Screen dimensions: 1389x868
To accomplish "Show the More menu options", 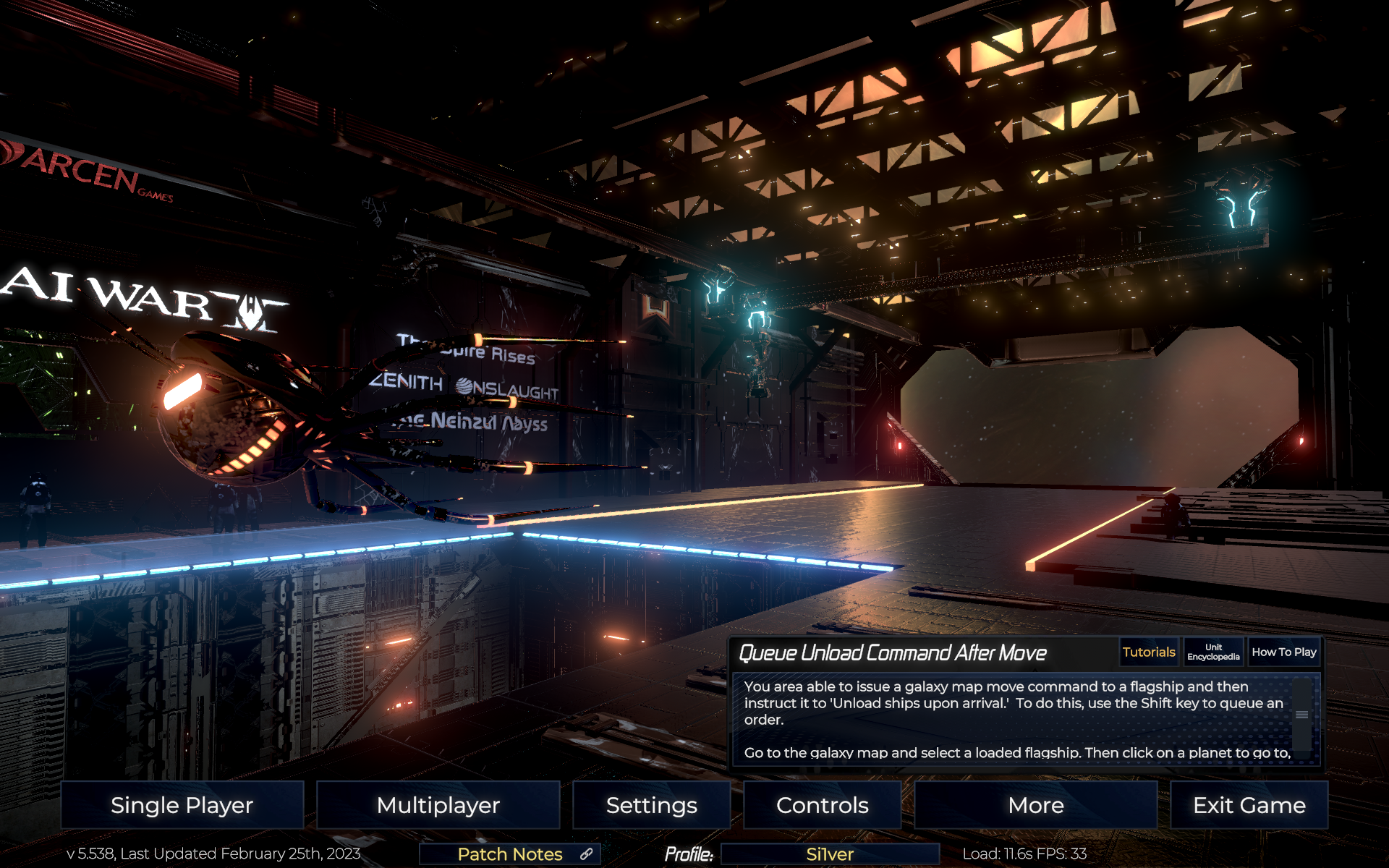I will (x=1035, y=805).
